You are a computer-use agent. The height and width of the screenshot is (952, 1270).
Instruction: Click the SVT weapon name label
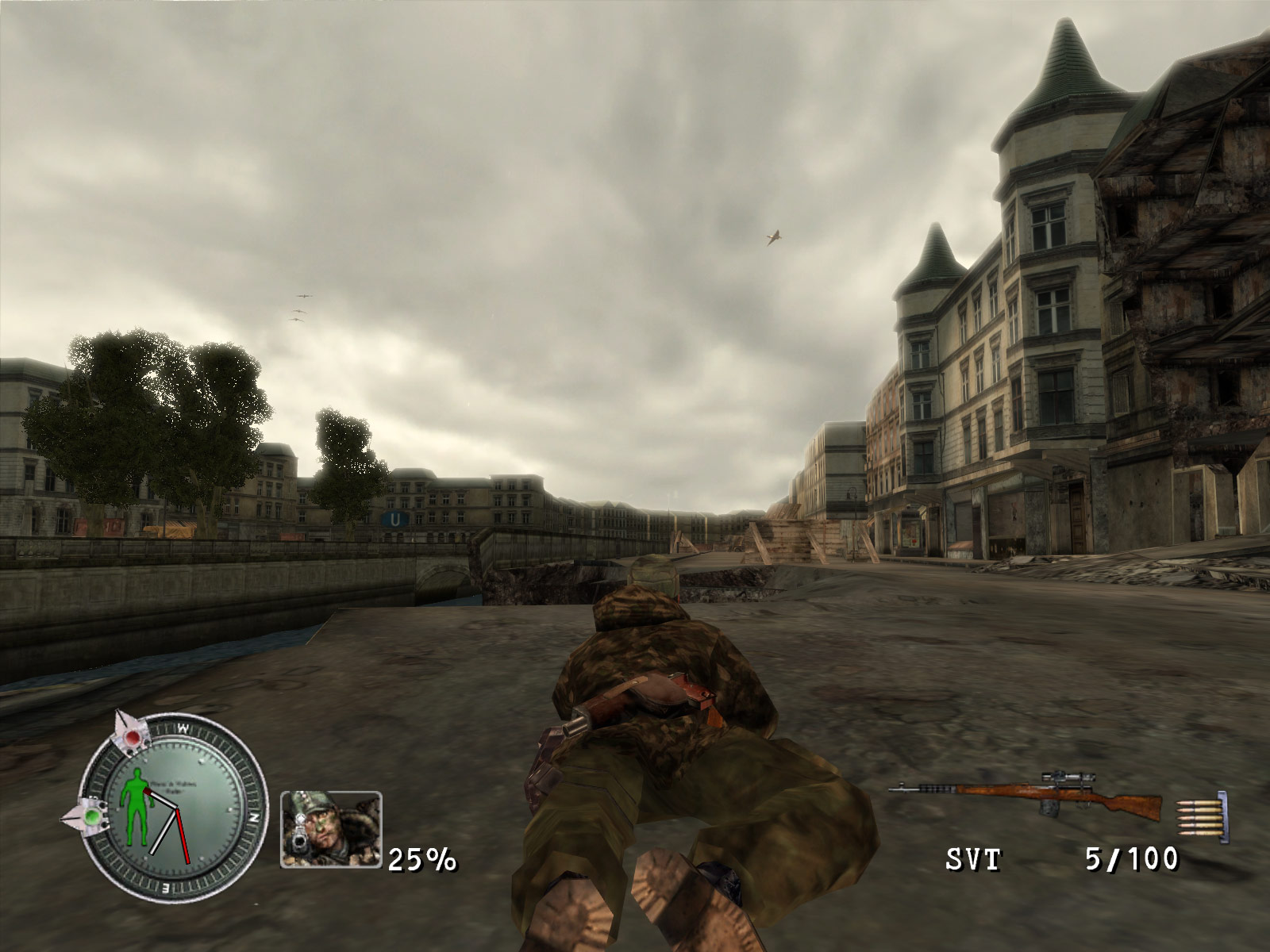coord(972,858)
